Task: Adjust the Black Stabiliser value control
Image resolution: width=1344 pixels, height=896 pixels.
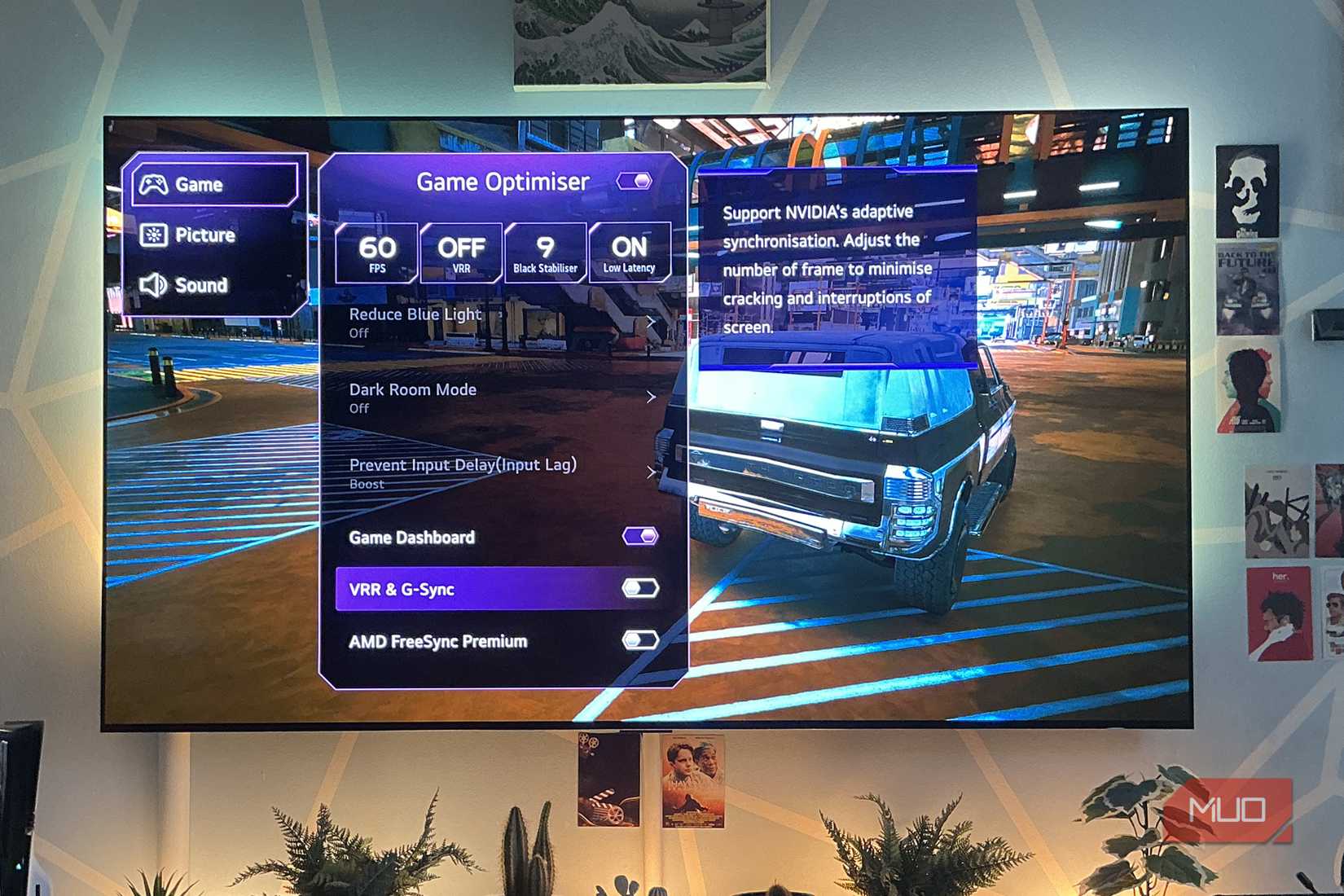Action: pyautogui.click(x=545, y=252)
